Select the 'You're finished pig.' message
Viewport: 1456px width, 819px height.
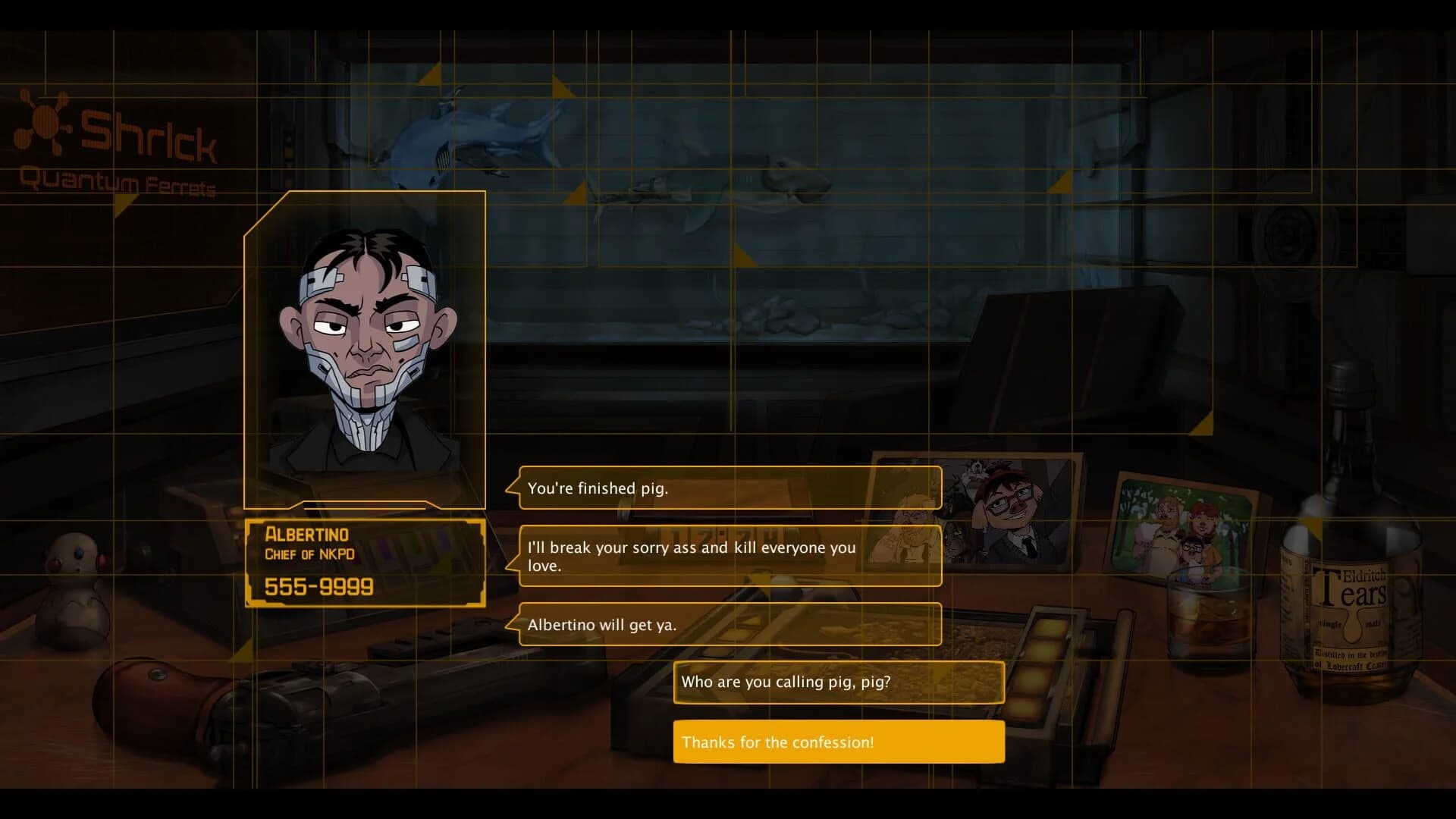tap(728, 488)
